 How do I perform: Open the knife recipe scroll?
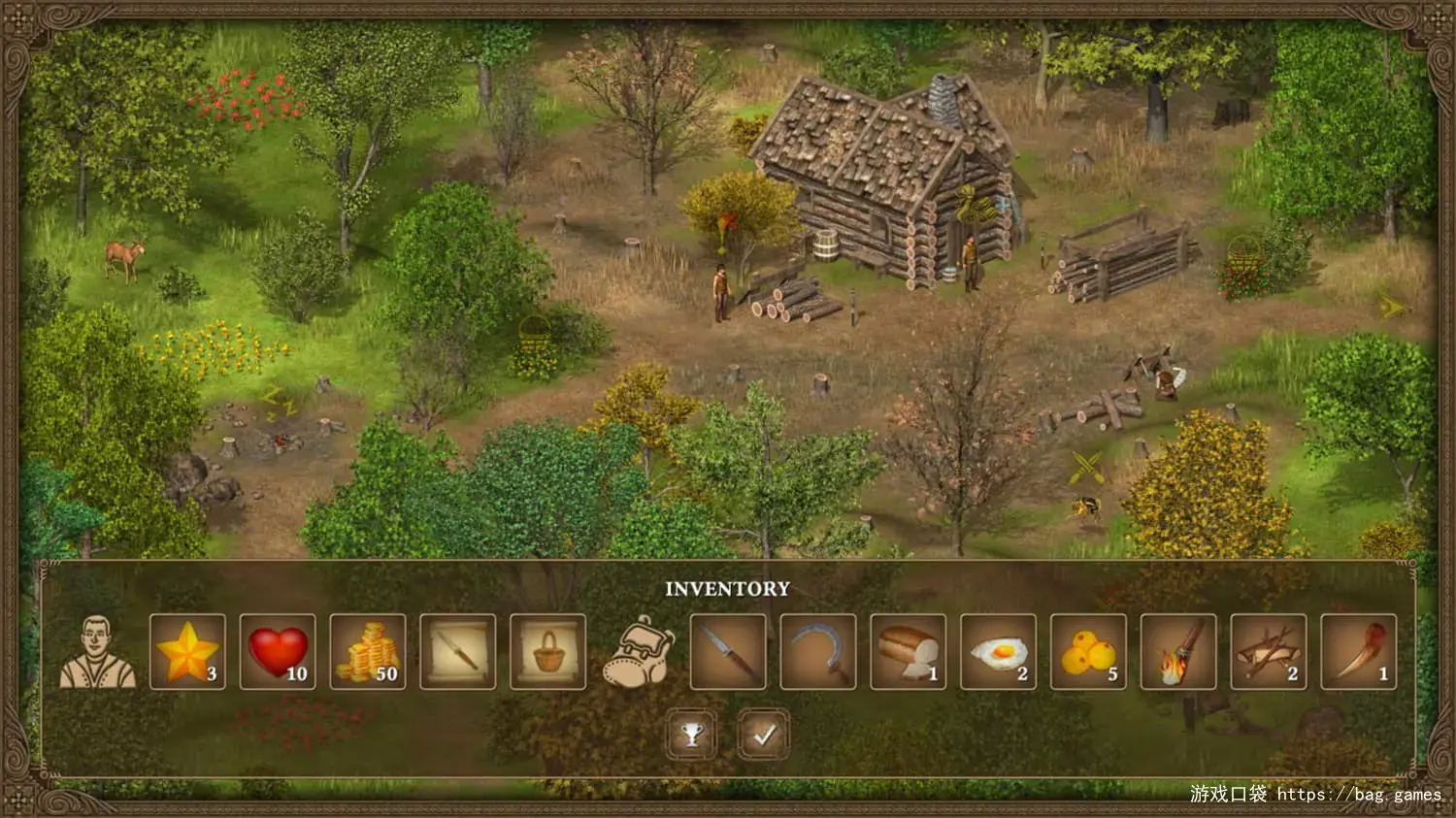[458, 652]
